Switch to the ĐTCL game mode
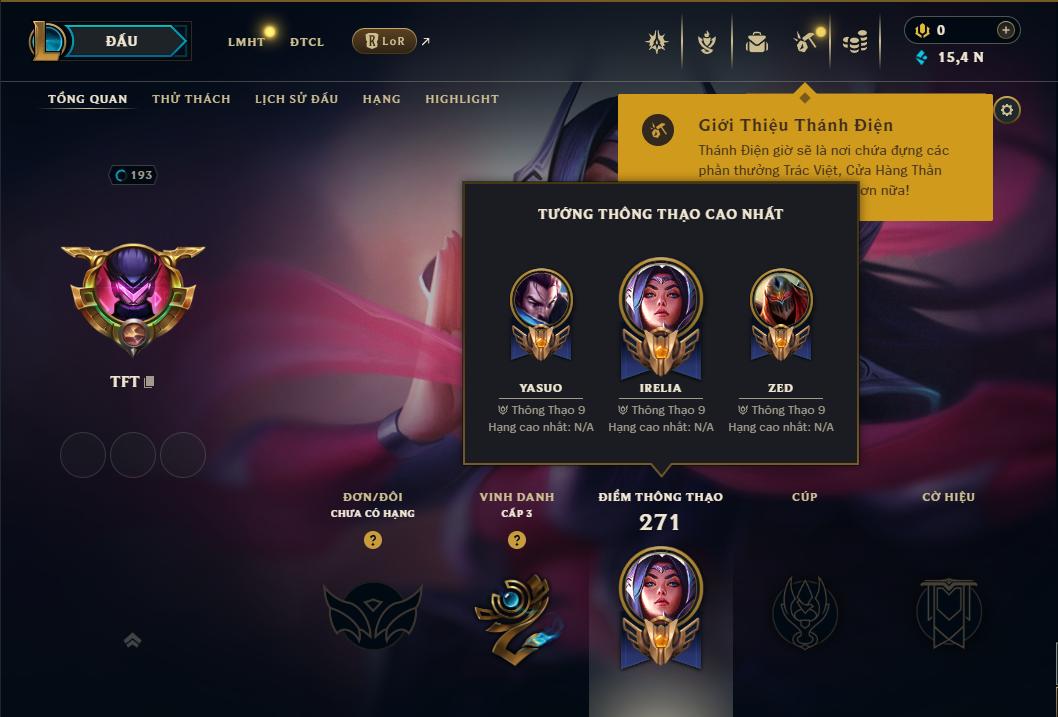This screenshot has height=717, width=1058. [x=307, y=42]
